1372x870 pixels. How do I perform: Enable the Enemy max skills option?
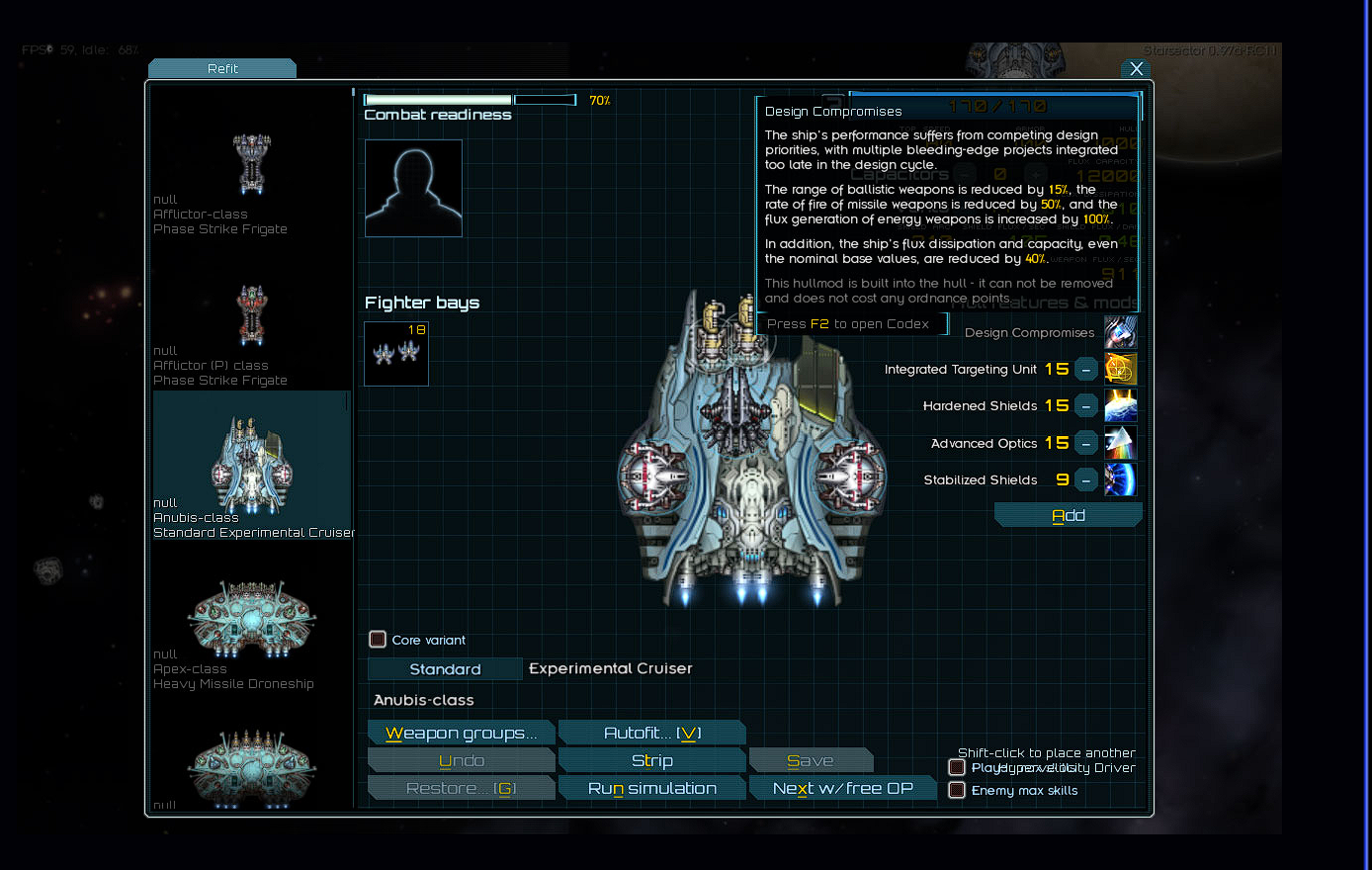click(x=957, y=790)
